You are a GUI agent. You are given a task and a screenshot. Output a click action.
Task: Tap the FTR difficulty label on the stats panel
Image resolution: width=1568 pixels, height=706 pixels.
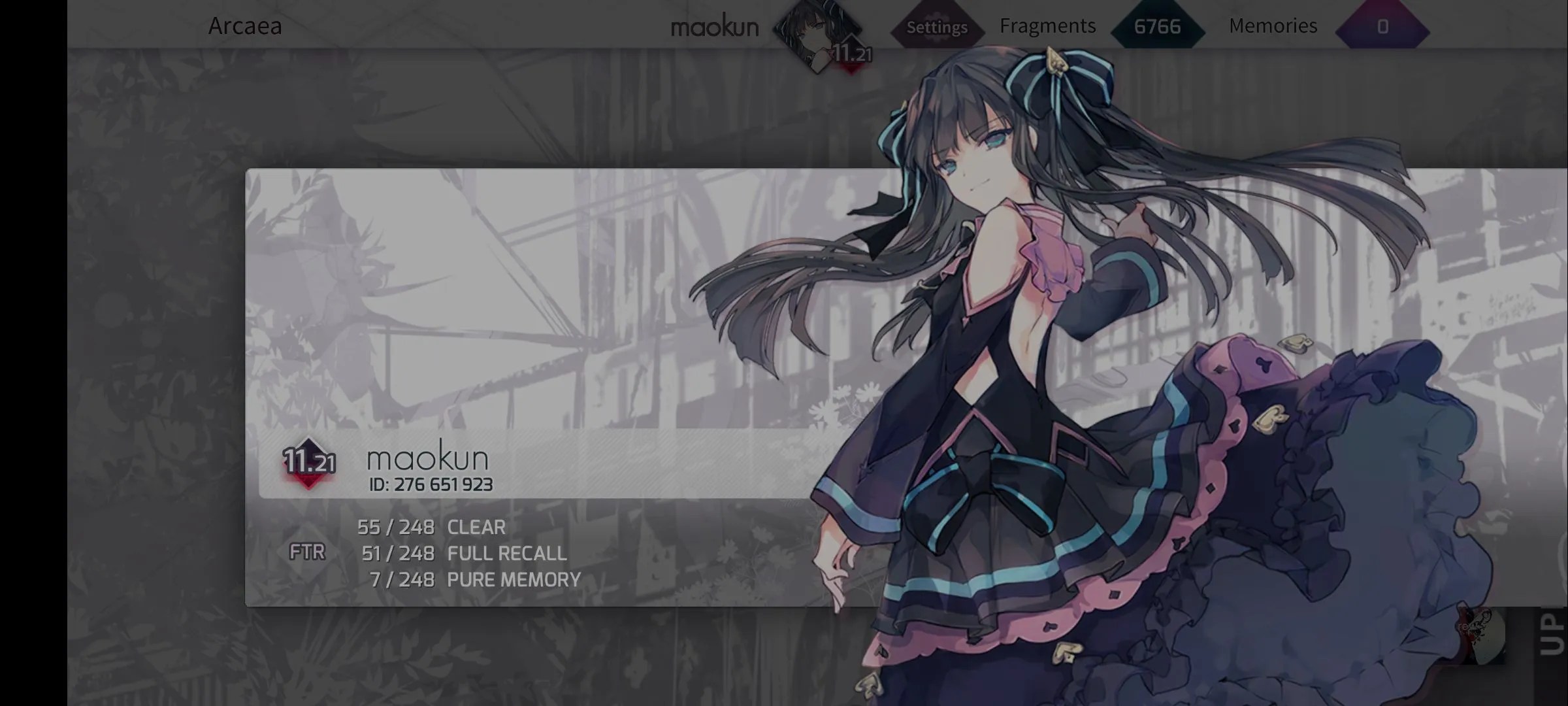[x=307, y=552]
